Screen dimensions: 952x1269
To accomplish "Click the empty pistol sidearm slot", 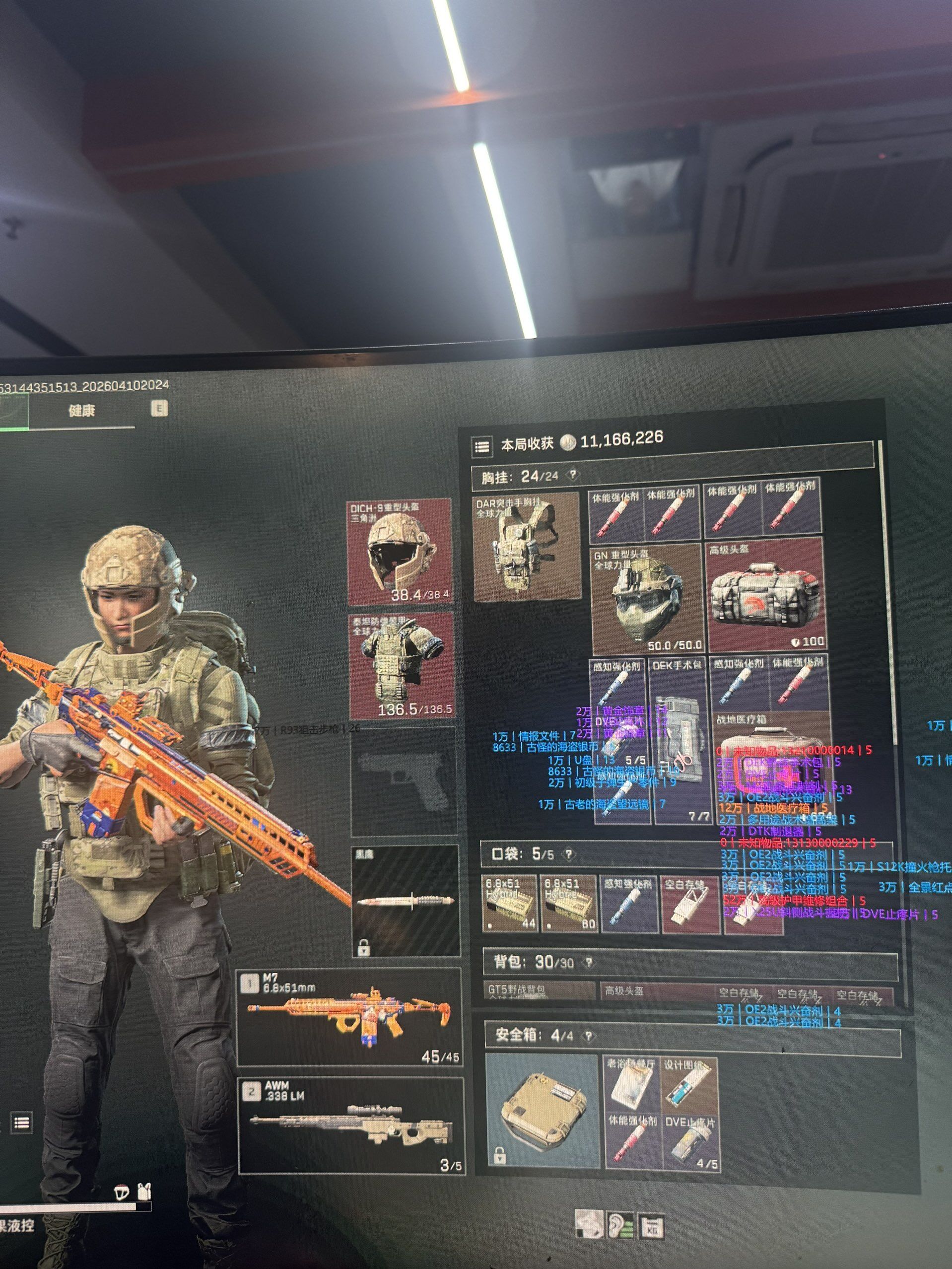I will pyautogui.click(x=404, y=782).
